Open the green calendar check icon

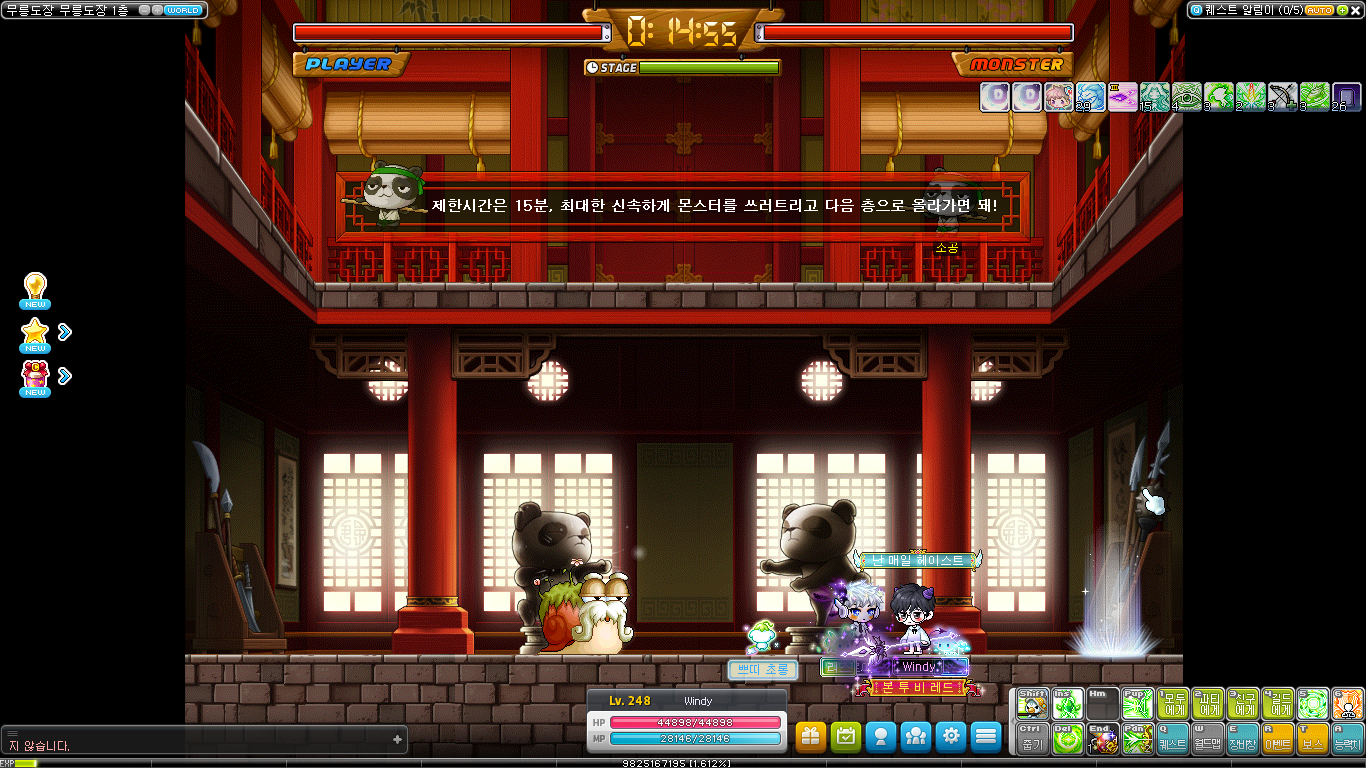845,737
